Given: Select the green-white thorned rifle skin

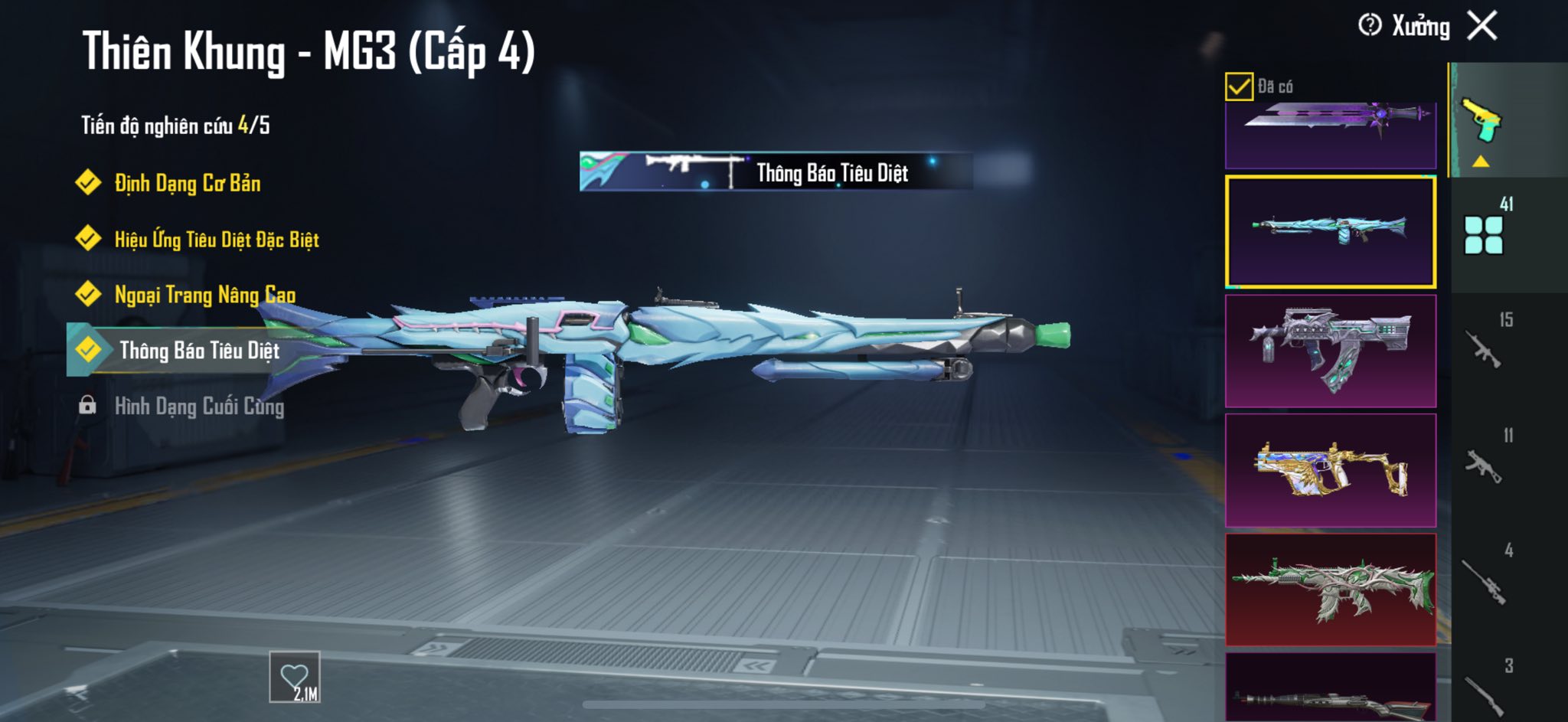Looking at the screenshot, I should click(x=1331, y=590).
